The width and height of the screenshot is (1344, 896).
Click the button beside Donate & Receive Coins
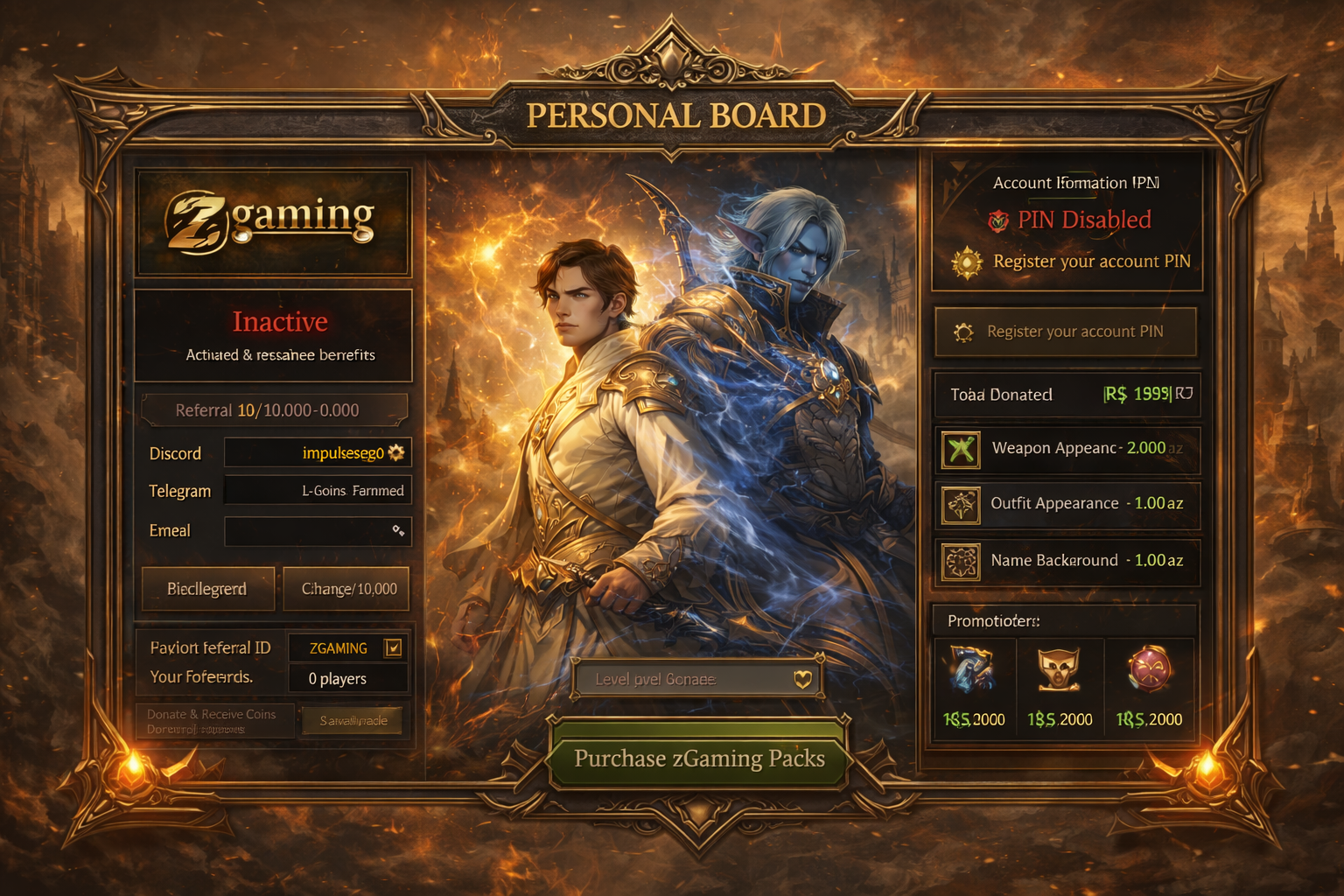[353, 721]
